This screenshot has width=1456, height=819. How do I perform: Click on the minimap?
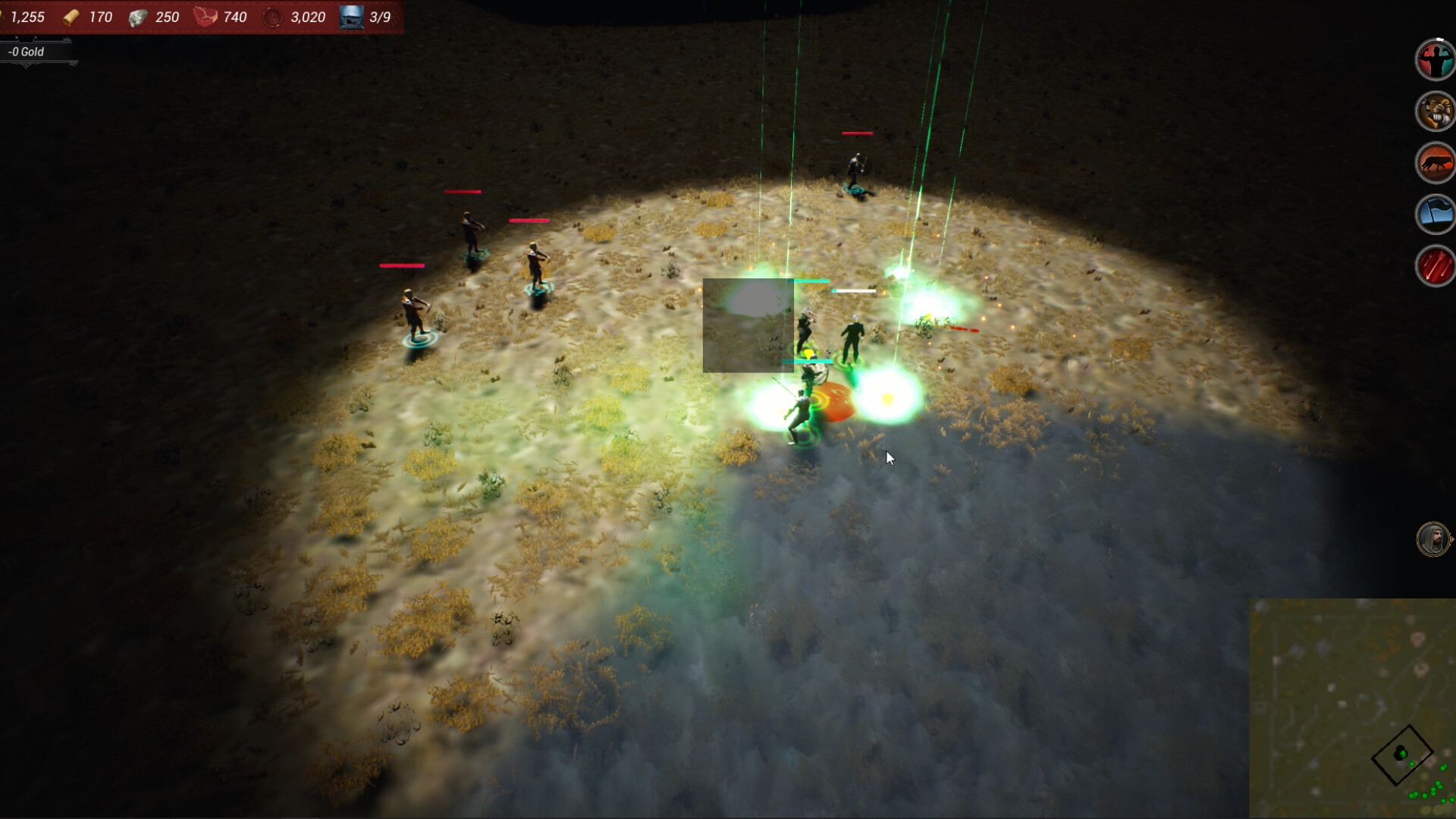(1352, 708)
